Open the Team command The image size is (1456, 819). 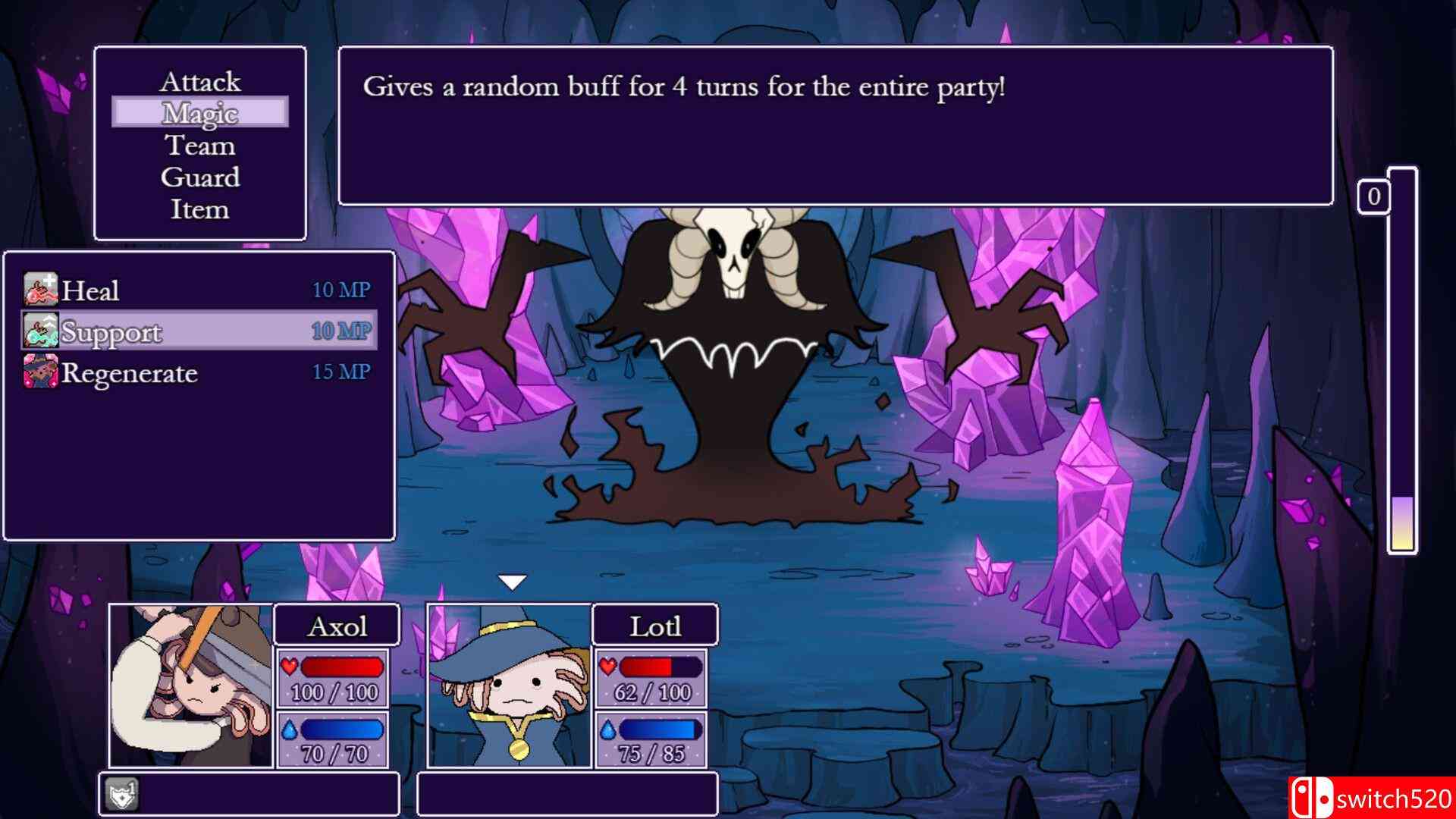click(x=200, y=146)
